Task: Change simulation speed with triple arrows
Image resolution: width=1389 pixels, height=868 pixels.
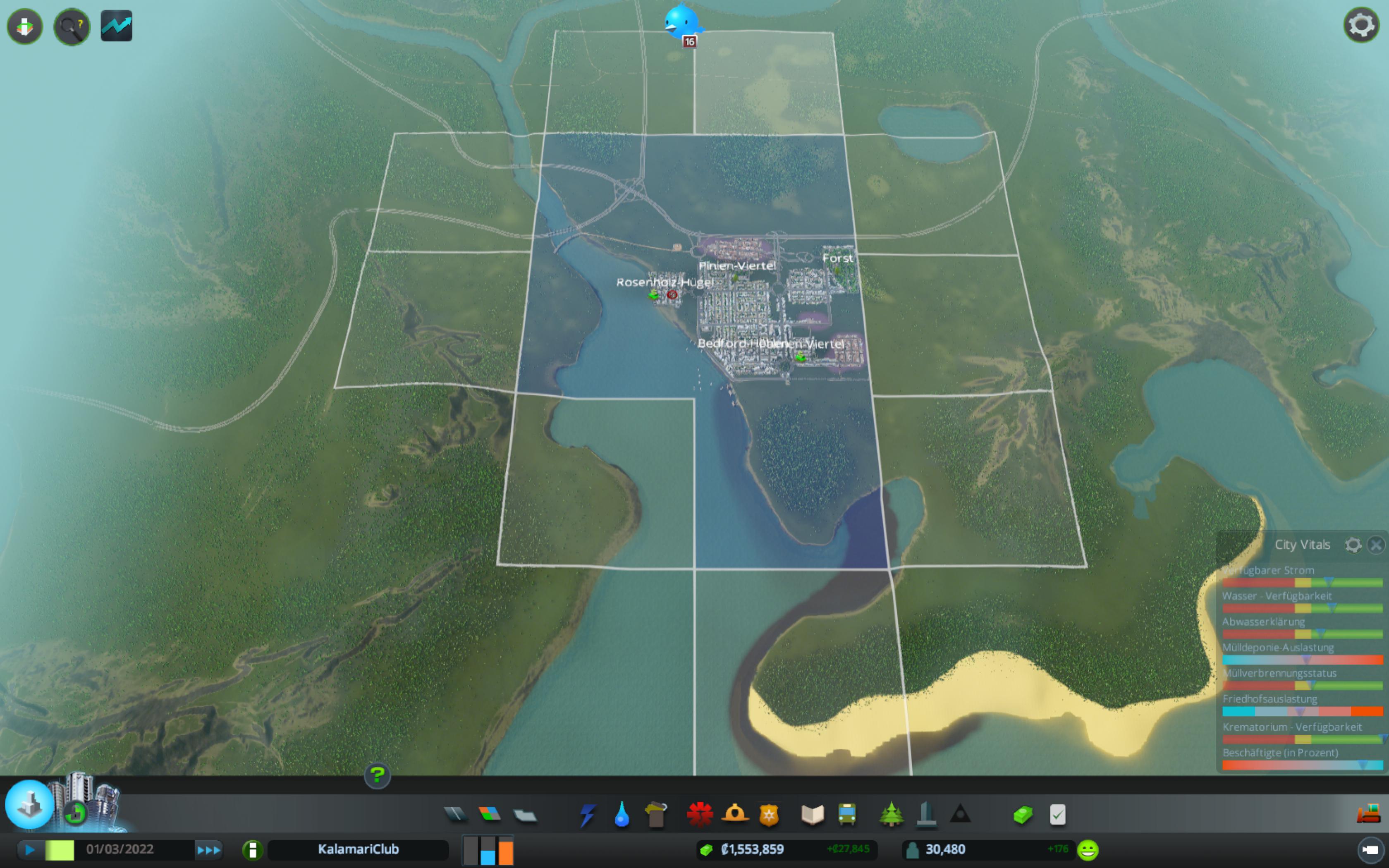Action: click(x=208, y=850)
